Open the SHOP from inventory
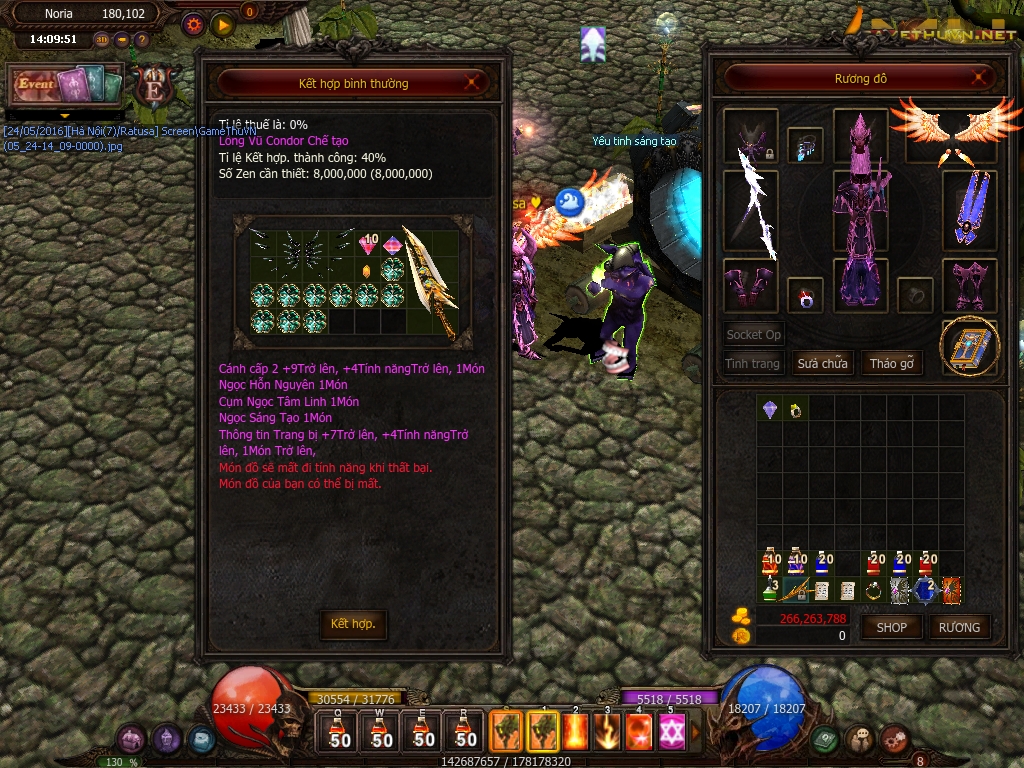This screenshot has height=768, width=1024. tap(891, 627)
